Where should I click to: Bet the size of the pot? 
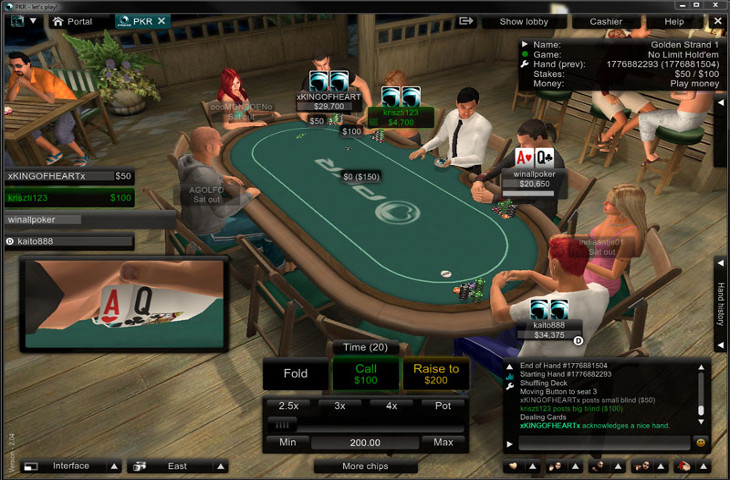coord(443,406)
